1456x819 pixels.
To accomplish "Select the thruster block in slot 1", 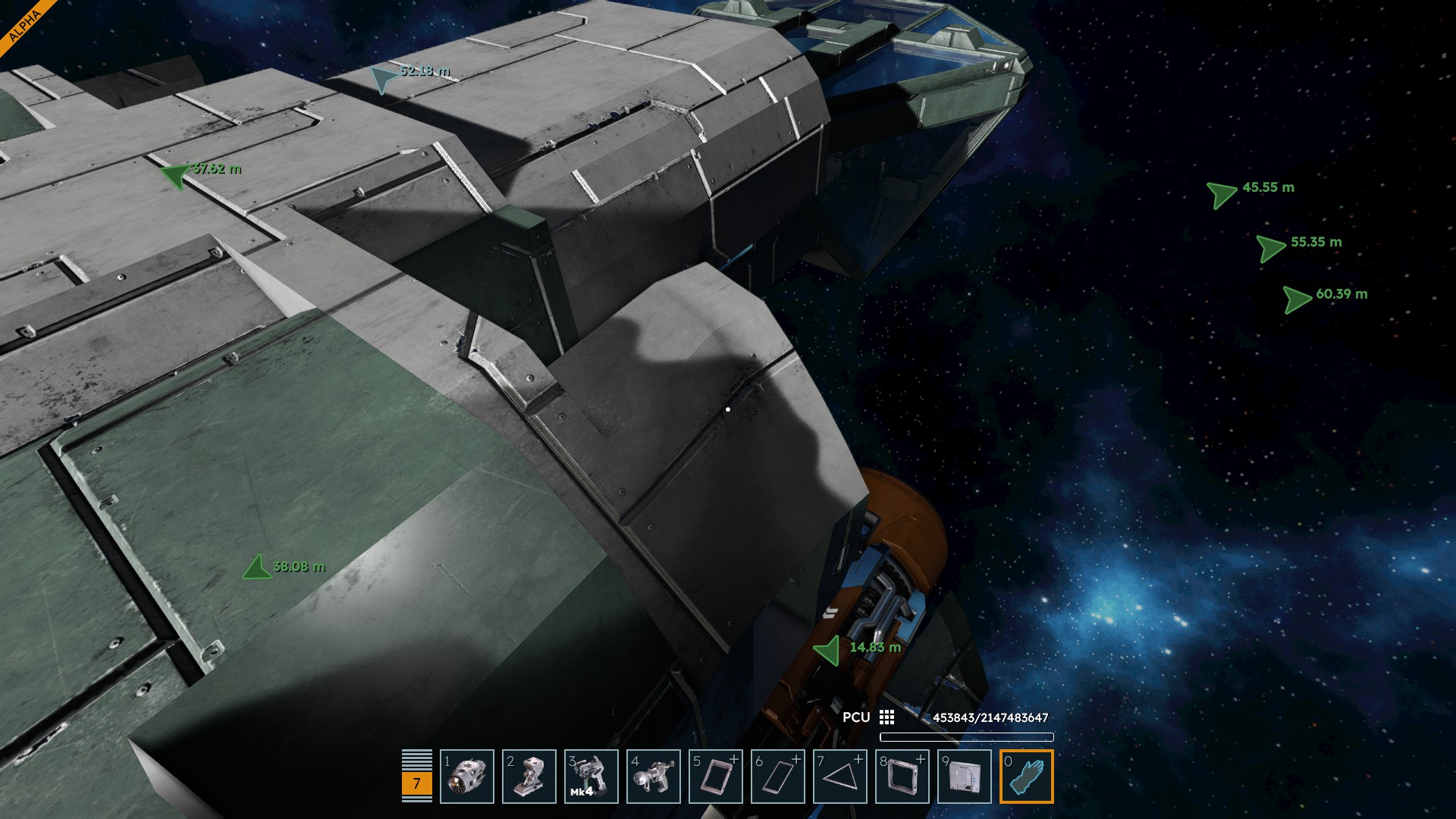I will click(467, 777).
